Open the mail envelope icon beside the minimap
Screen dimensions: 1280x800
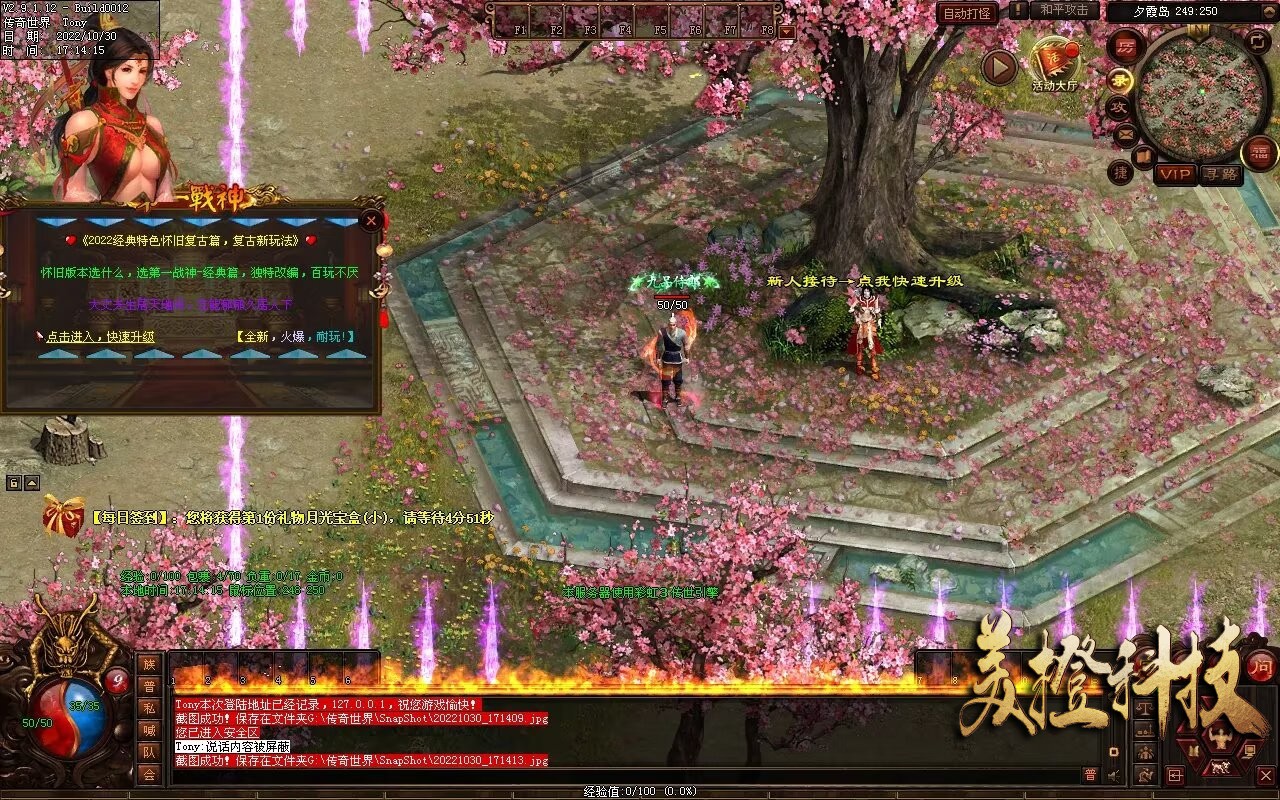point(1125,133)
